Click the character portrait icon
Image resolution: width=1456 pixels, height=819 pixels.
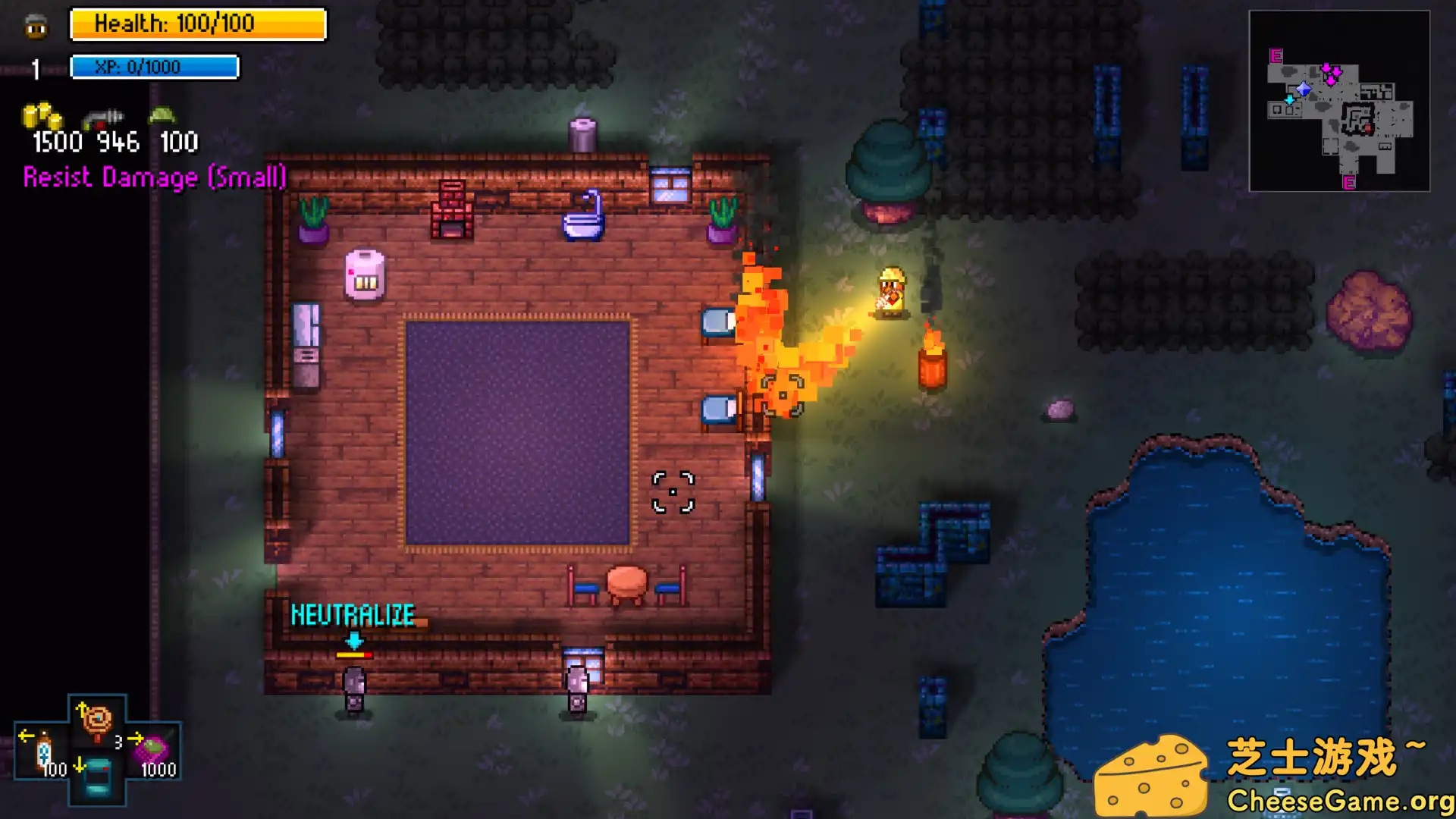36,27
